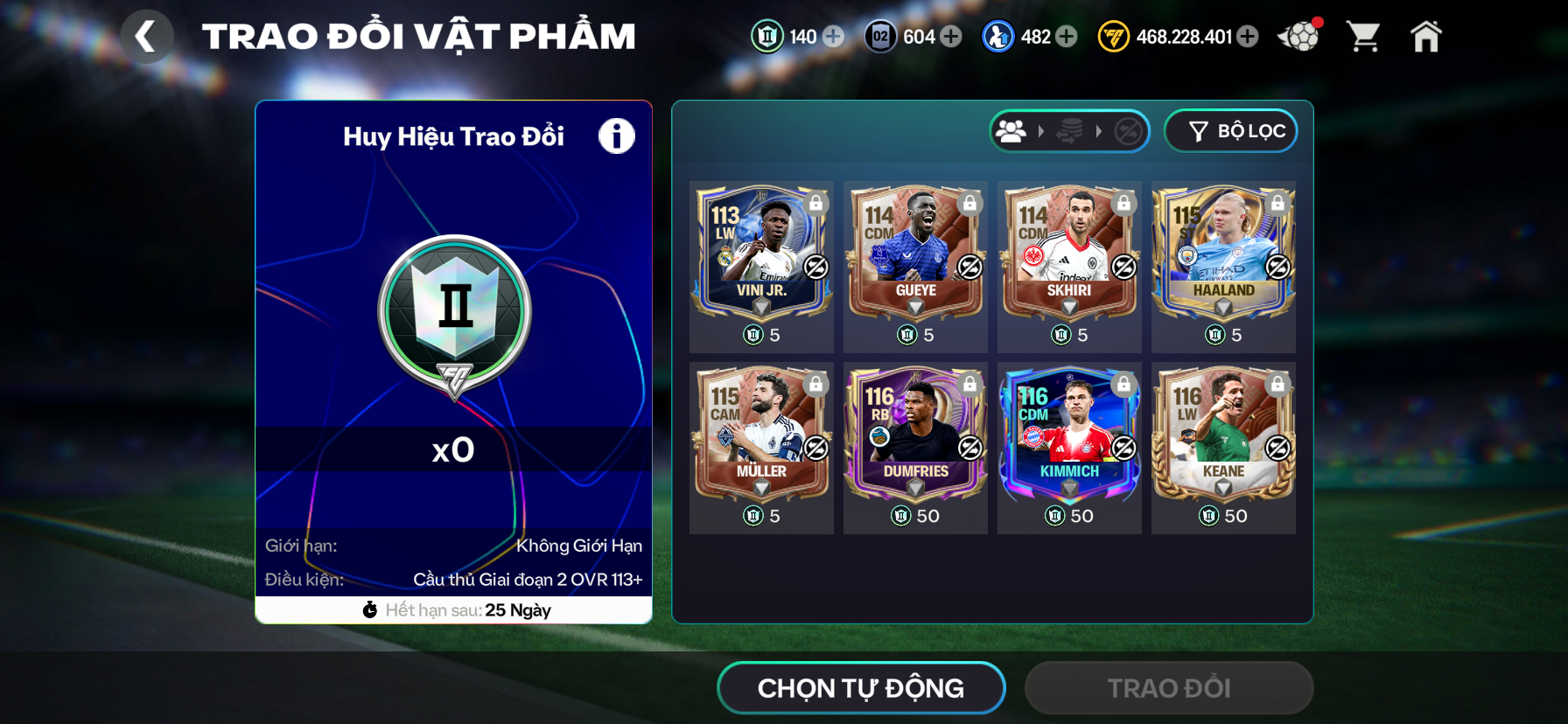Screen dimensions: 1568x724
Task: Select the Vini Jr. player card
Action: [x=760, y=253]
